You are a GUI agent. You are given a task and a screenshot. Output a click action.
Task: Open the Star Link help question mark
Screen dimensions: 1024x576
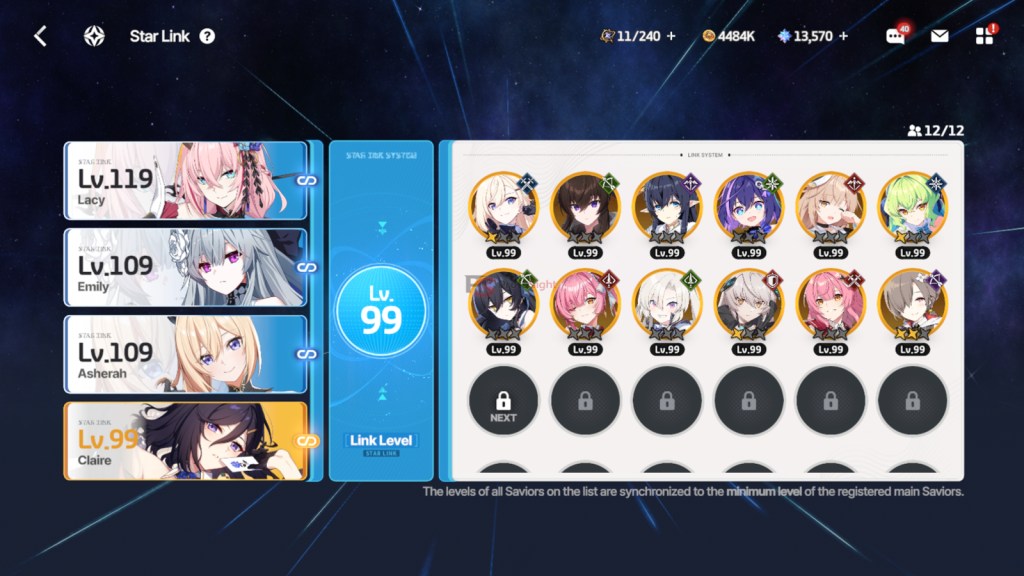(x=207, y=37)
